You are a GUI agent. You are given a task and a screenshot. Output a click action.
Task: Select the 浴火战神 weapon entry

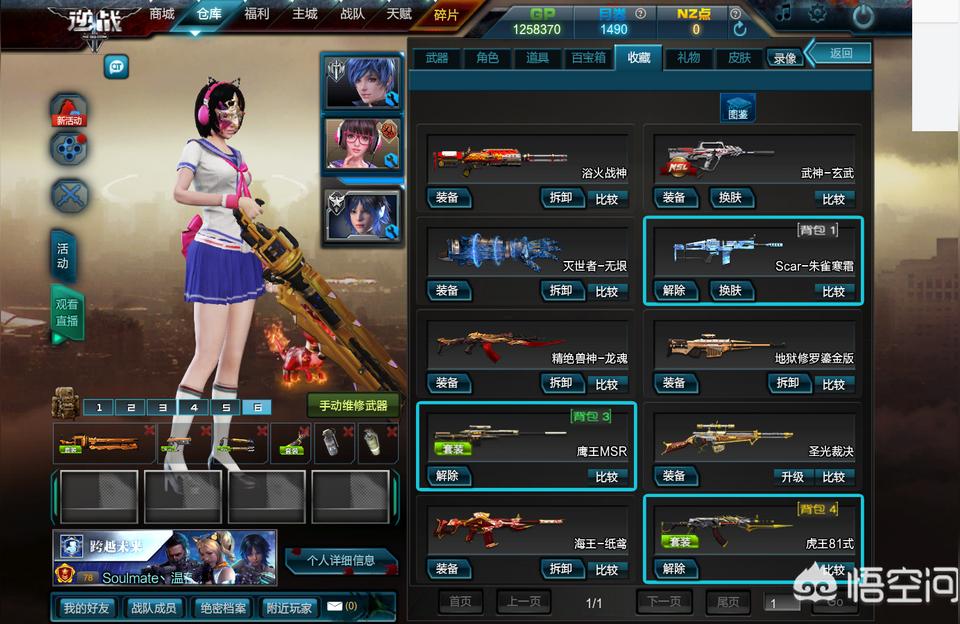(x=526, y=158)
